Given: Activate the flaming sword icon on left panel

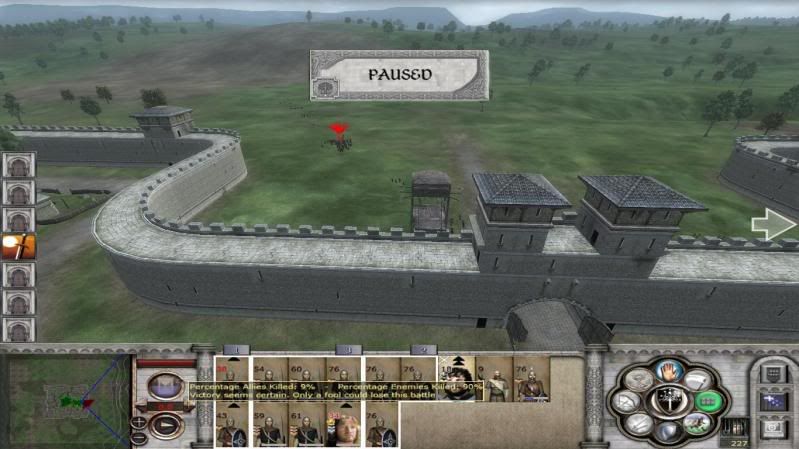Looking at the screenshot, I should (x=18, y=246).
